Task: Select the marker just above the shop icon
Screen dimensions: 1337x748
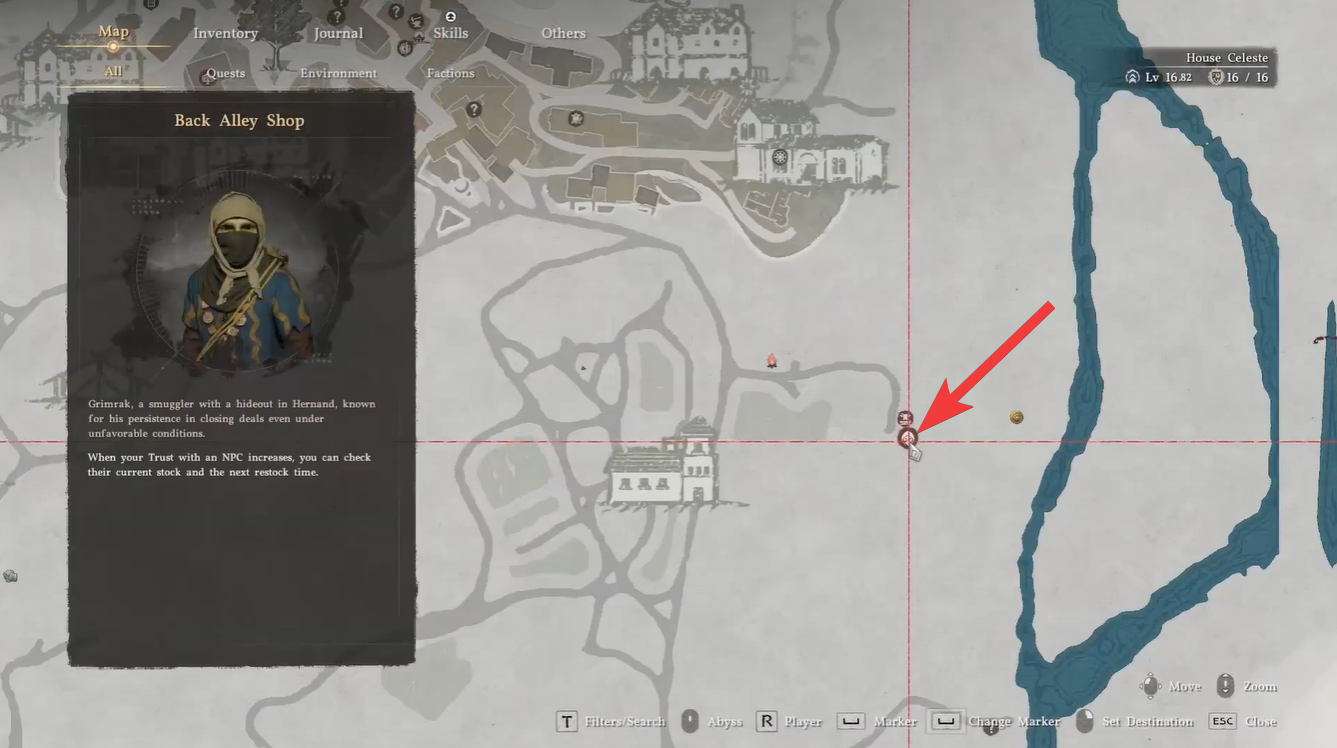Action: click(x=905, y=418)
